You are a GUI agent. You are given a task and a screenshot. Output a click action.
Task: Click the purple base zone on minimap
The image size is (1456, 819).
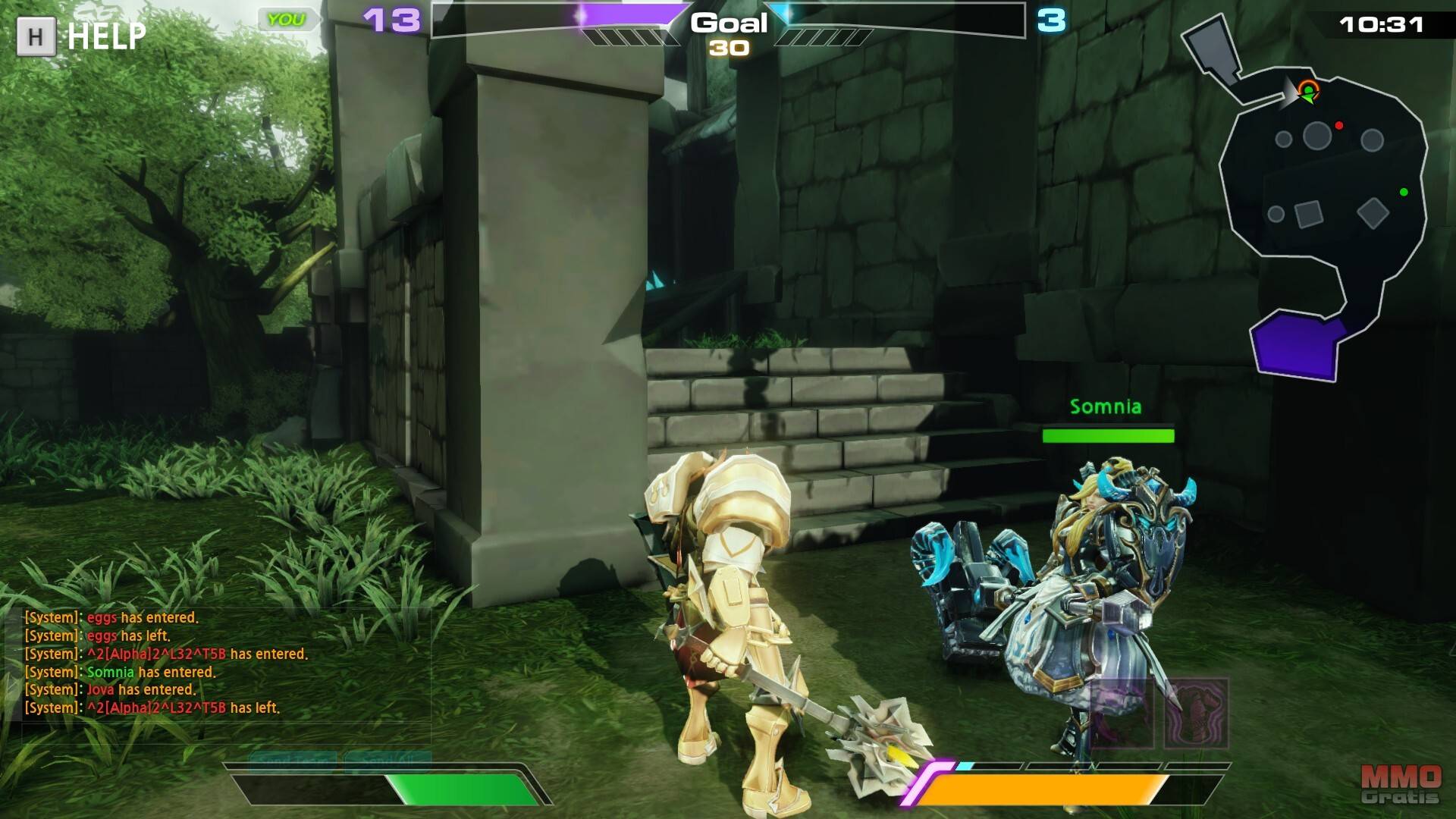[1295, 344]
